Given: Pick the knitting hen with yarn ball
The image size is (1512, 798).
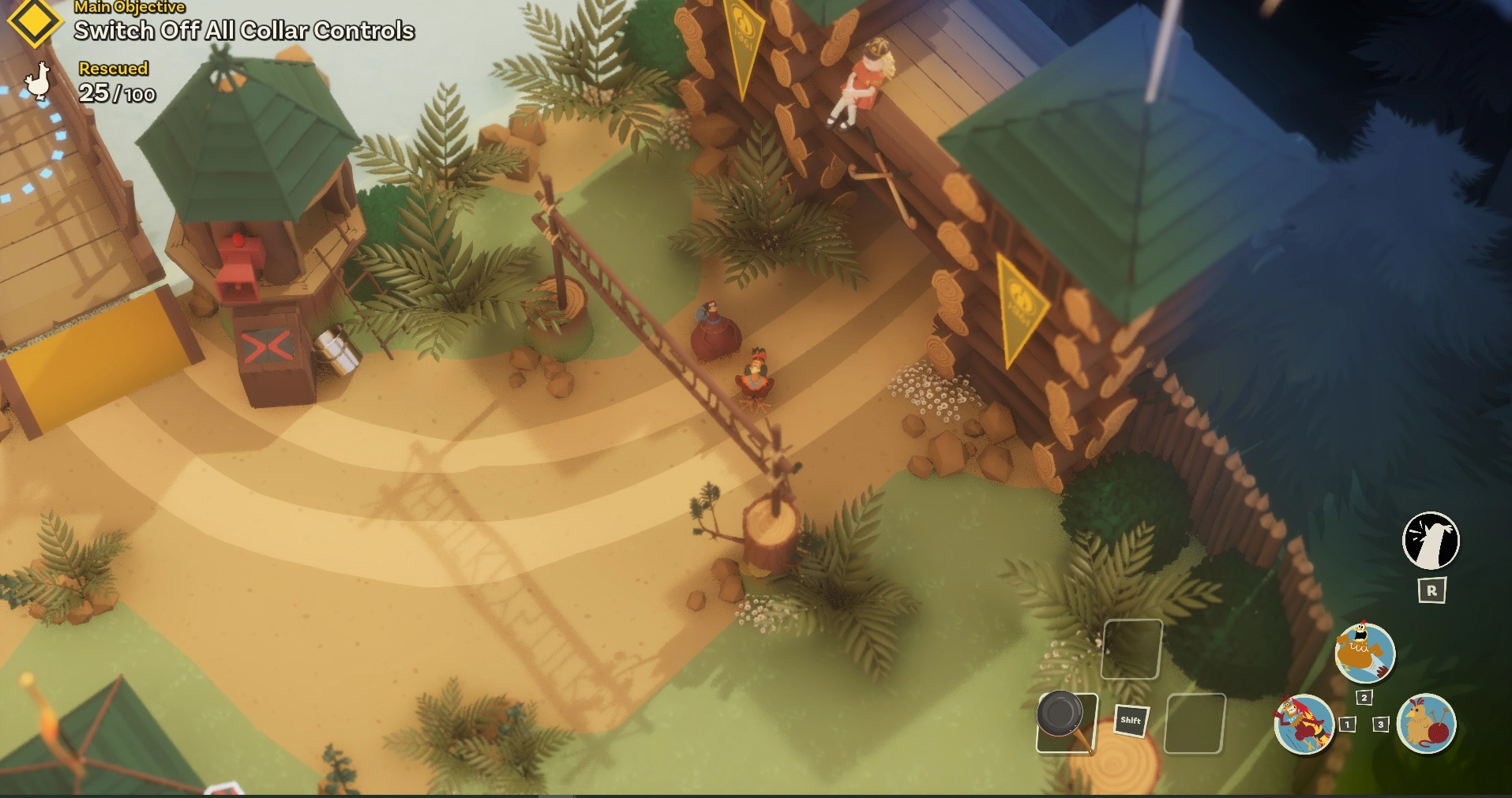Looking at the screenshot, I should tap(1426, 724).
